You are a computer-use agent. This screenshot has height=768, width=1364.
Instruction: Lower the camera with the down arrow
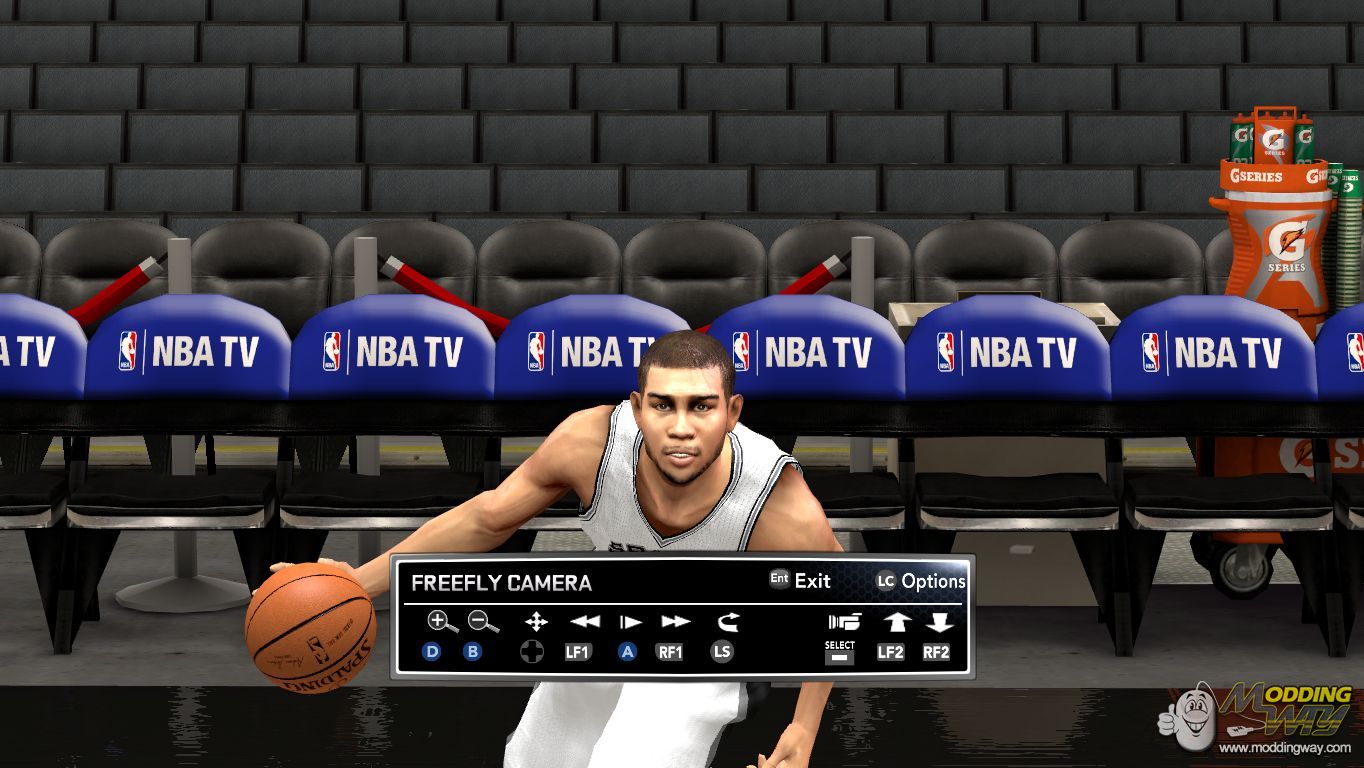pyautogui.click(x=938, y=622)
